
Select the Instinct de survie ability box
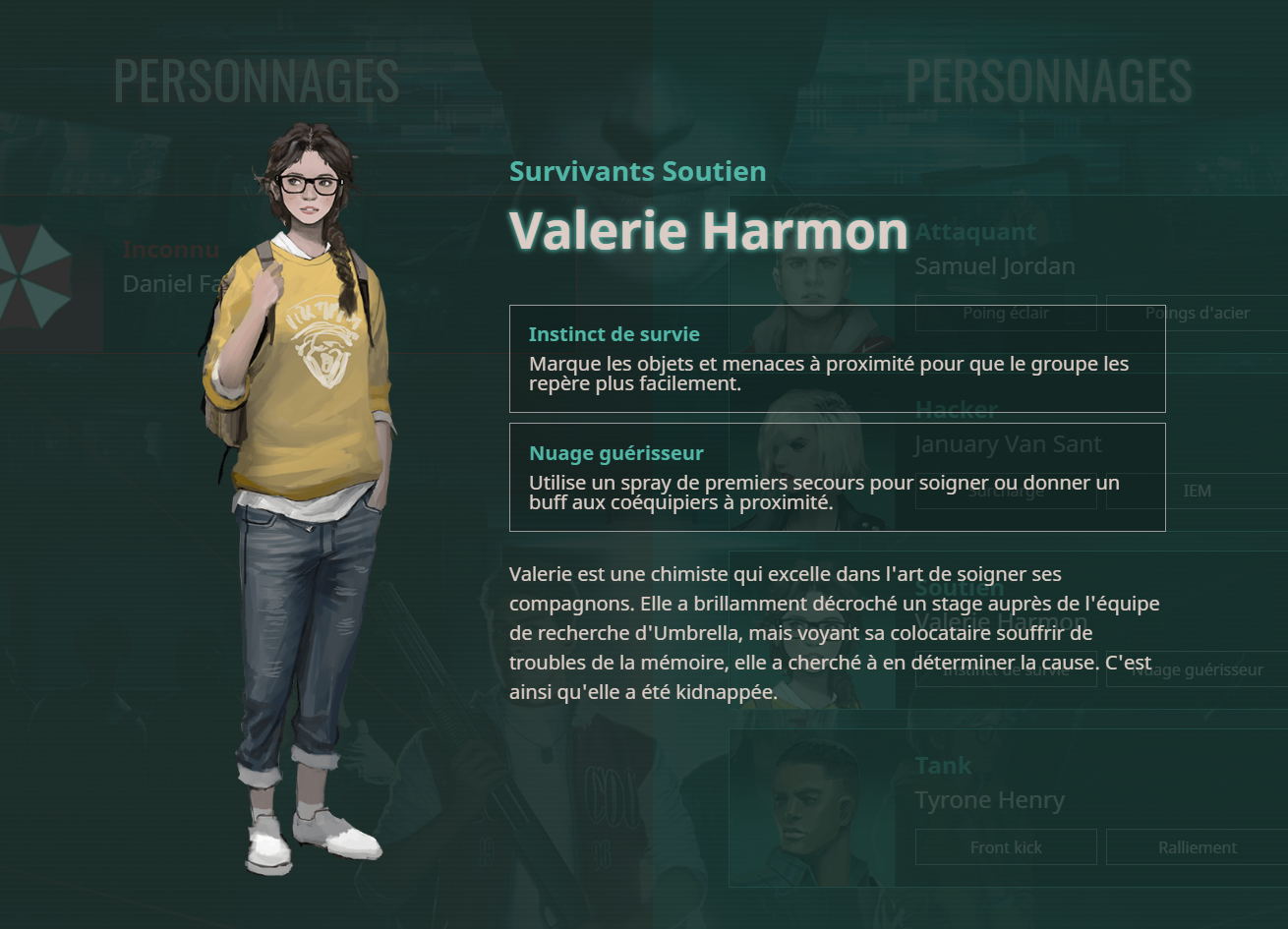pos(837,359)
